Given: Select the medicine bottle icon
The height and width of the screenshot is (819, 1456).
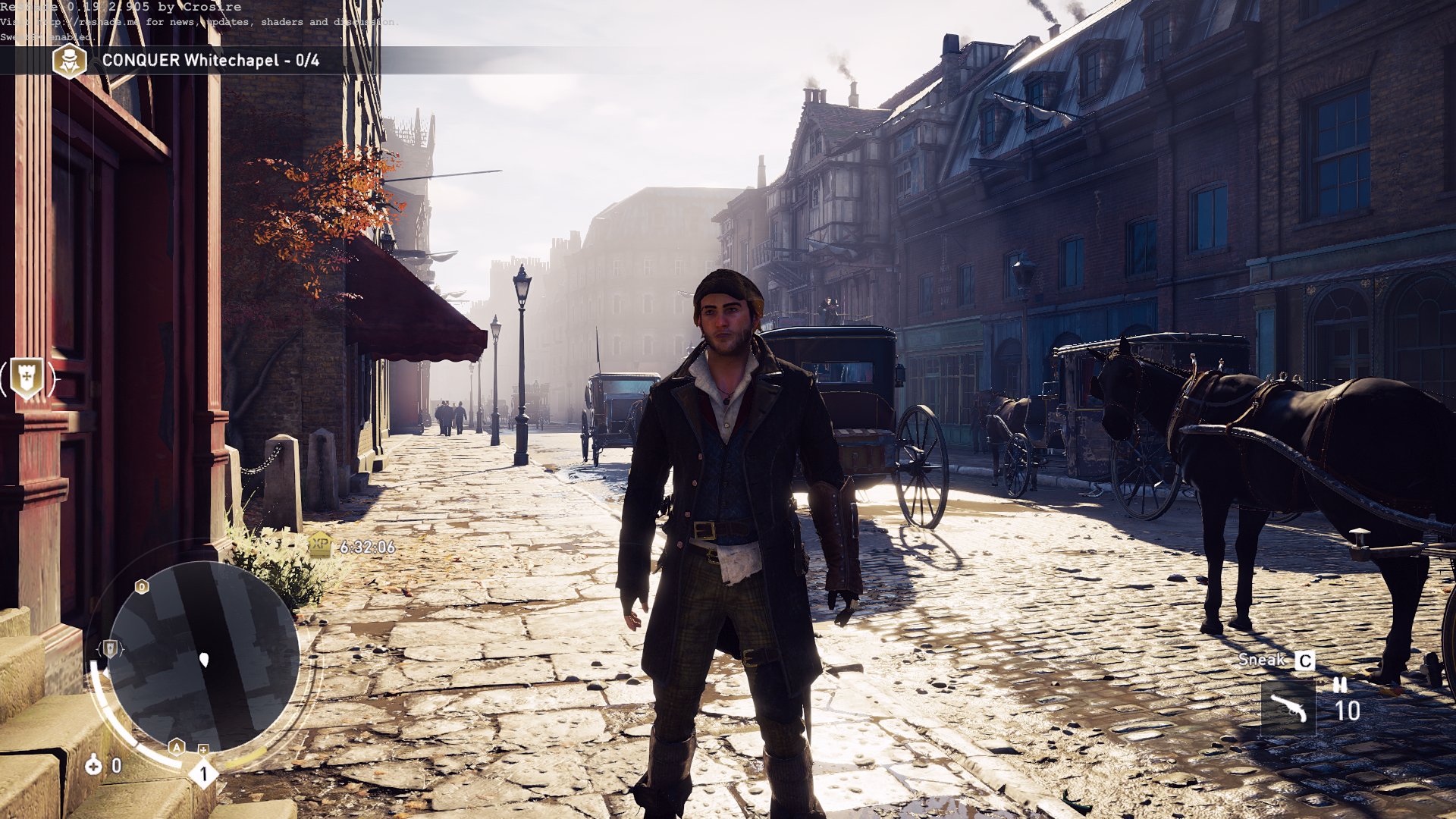Looking at the screenshot, I should (x=93, y=765).
